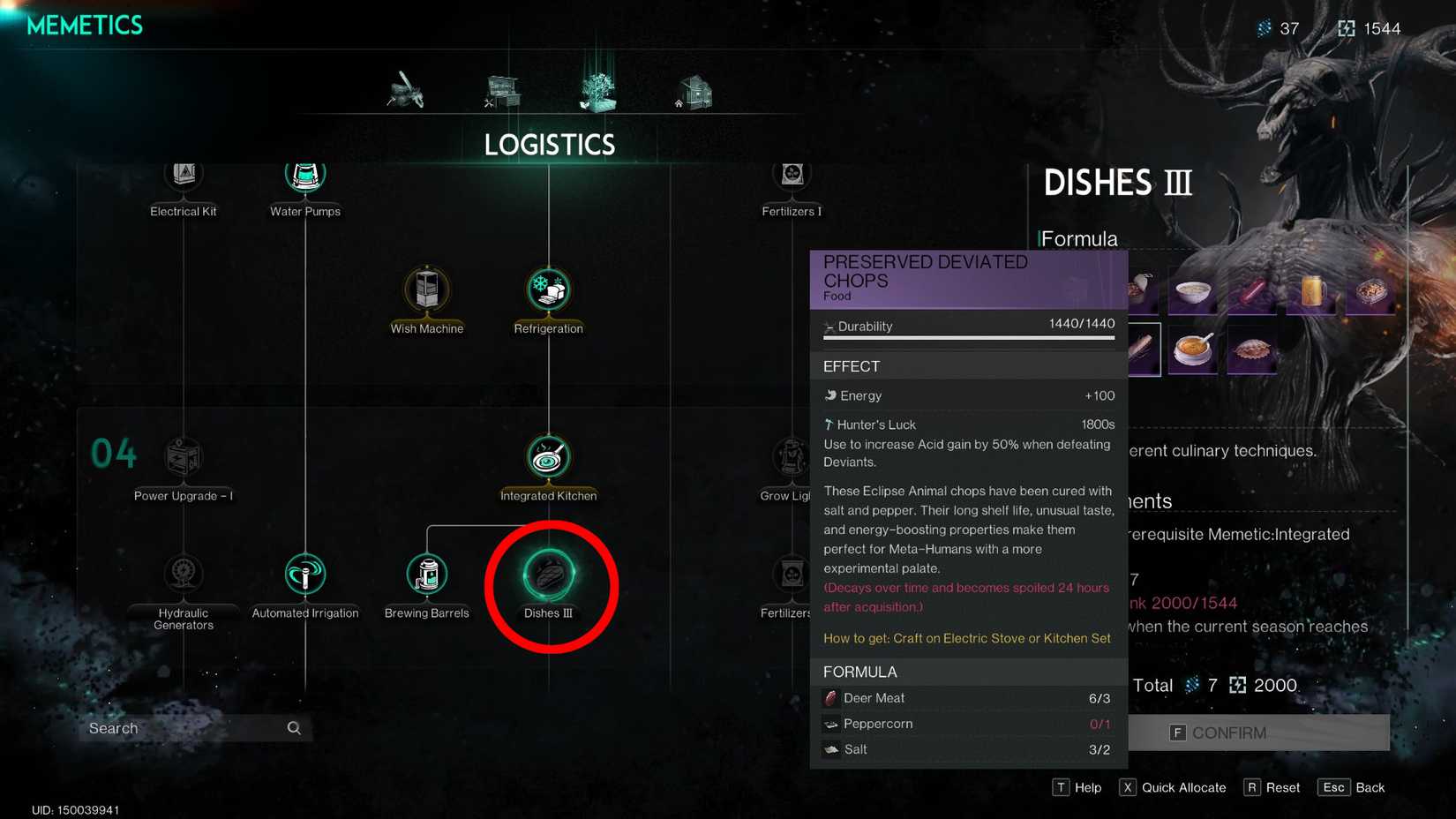
Task: Open the Wish Machine memetic
Action: point(427,291)
